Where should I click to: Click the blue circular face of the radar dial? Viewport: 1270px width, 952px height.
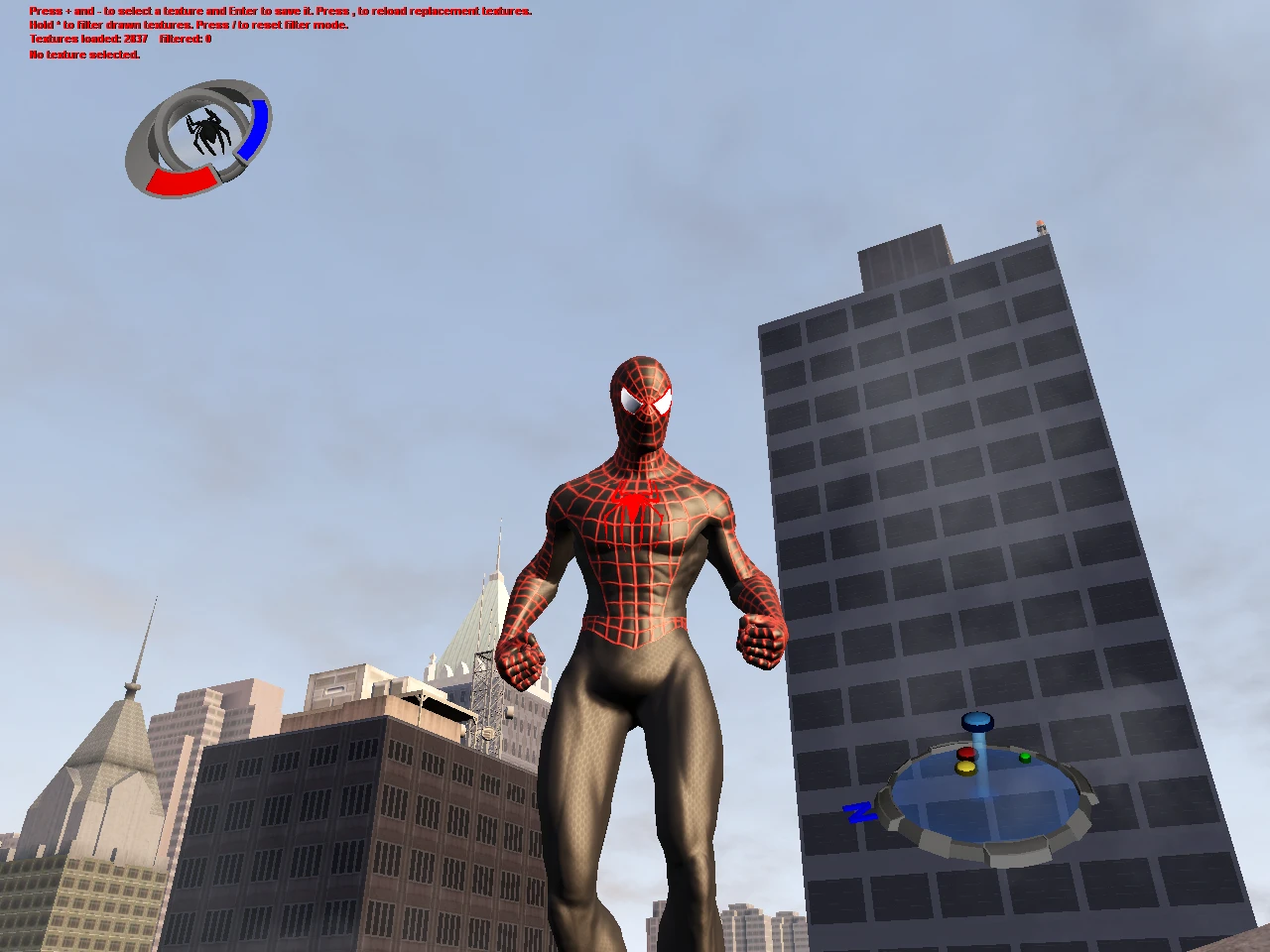982,803
